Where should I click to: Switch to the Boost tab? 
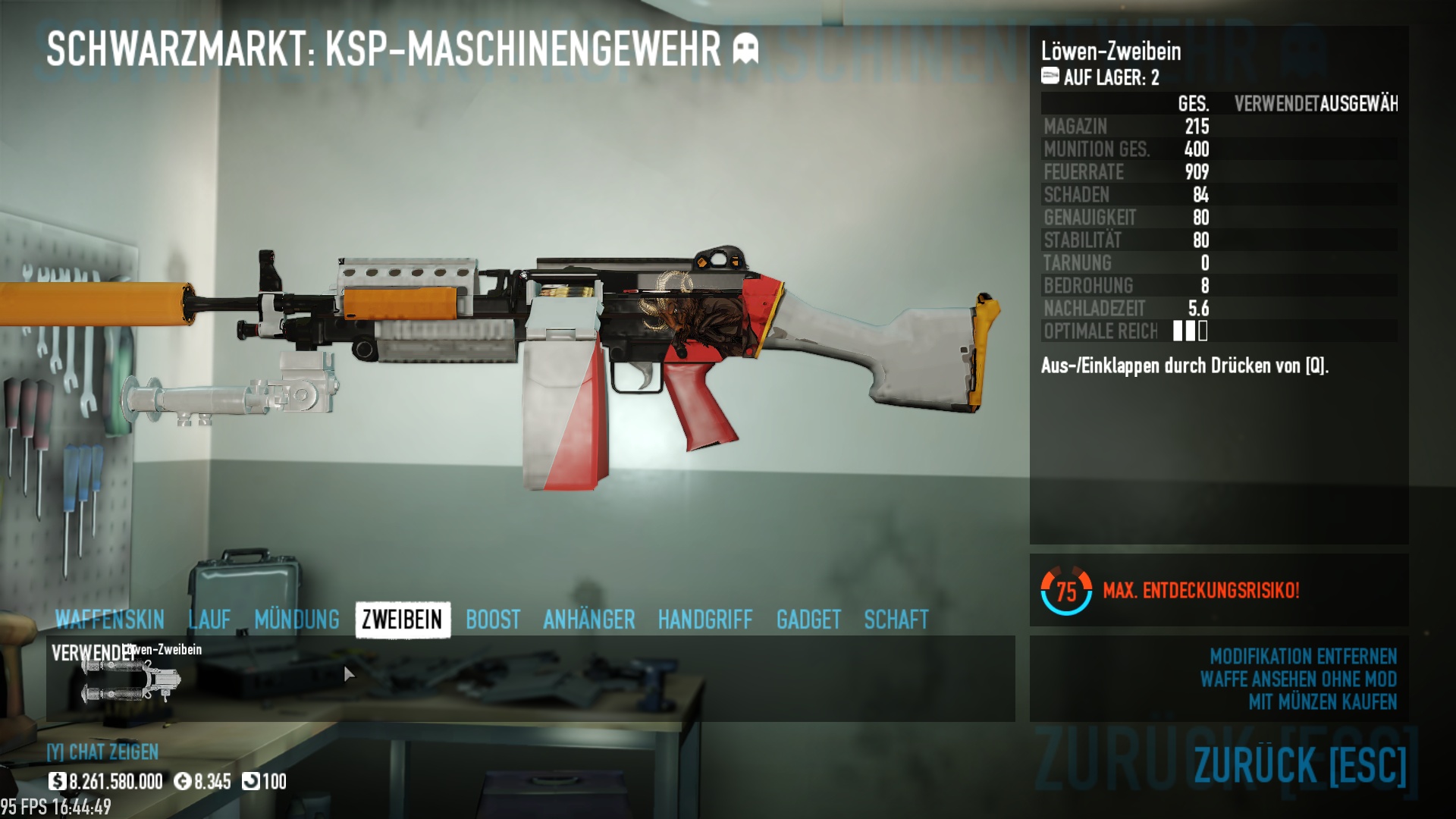[x=493, y=620]
